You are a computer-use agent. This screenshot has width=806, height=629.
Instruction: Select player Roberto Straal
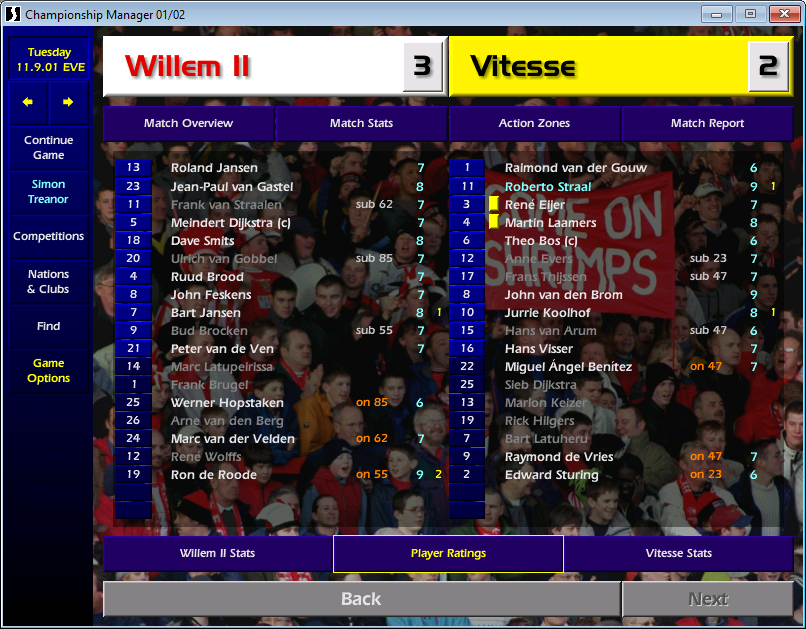[548, 187]
